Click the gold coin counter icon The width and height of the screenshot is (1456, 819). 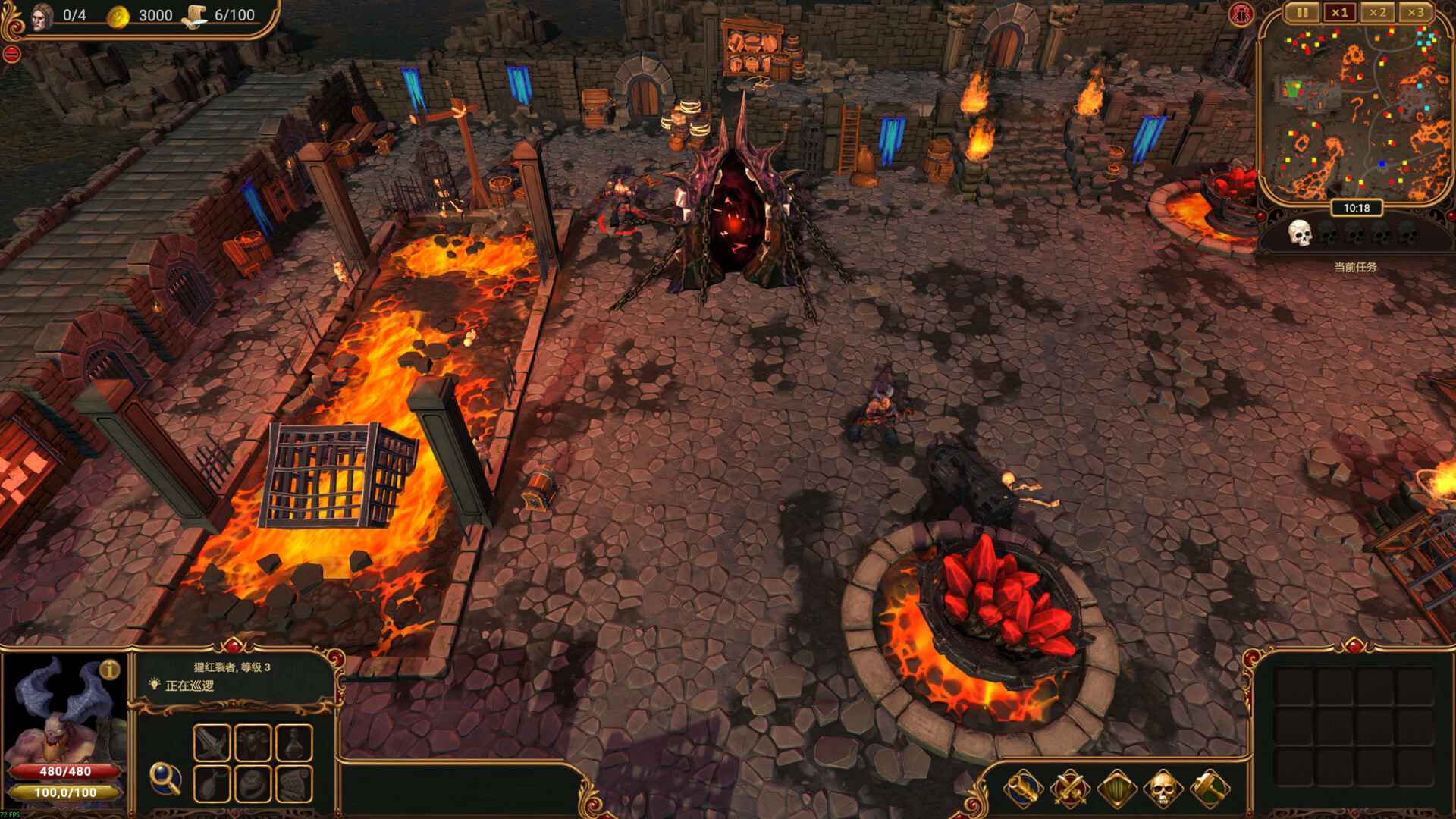118,14
